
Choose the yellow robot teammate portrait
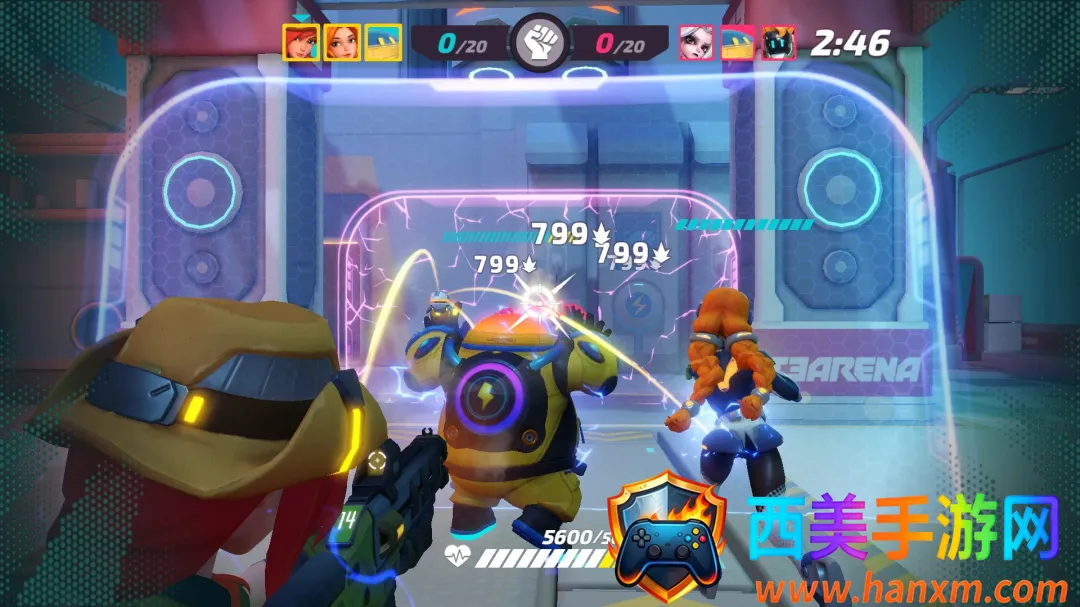coord(383,43)
